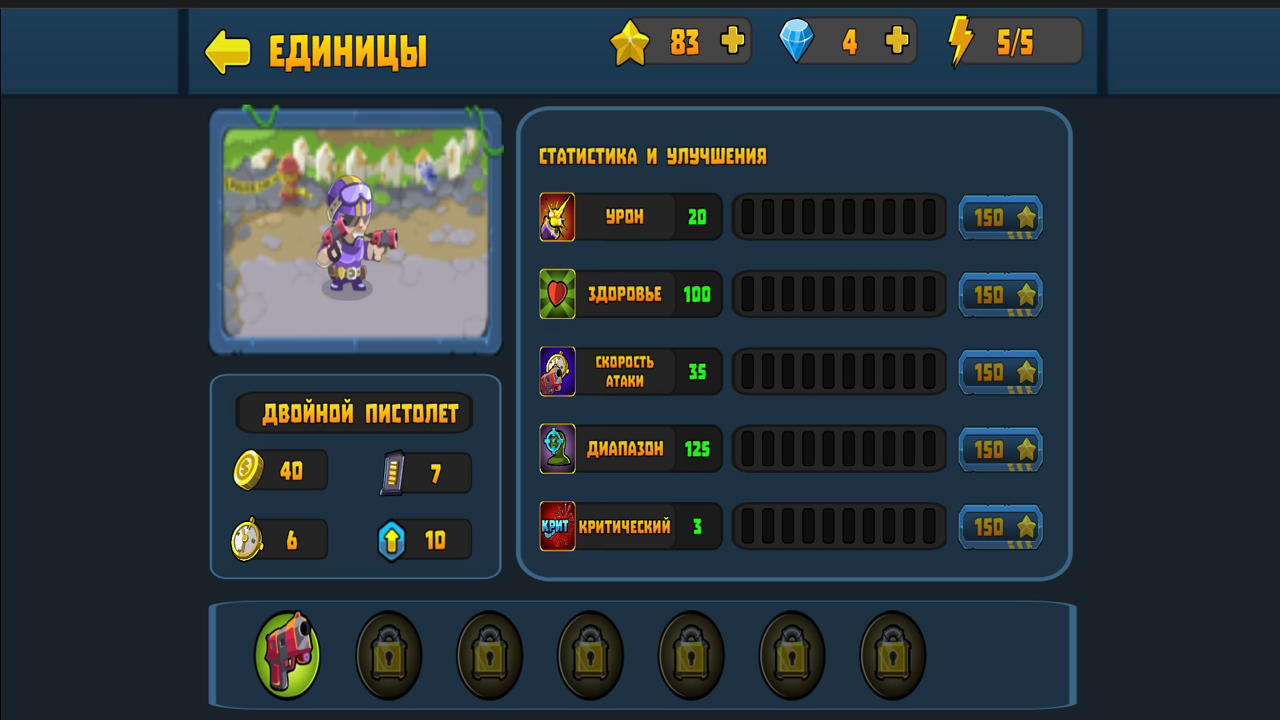Click the Урон upgrade progress bar
The height and width of the screenshot is (720, 1280).
pos(839,217)
